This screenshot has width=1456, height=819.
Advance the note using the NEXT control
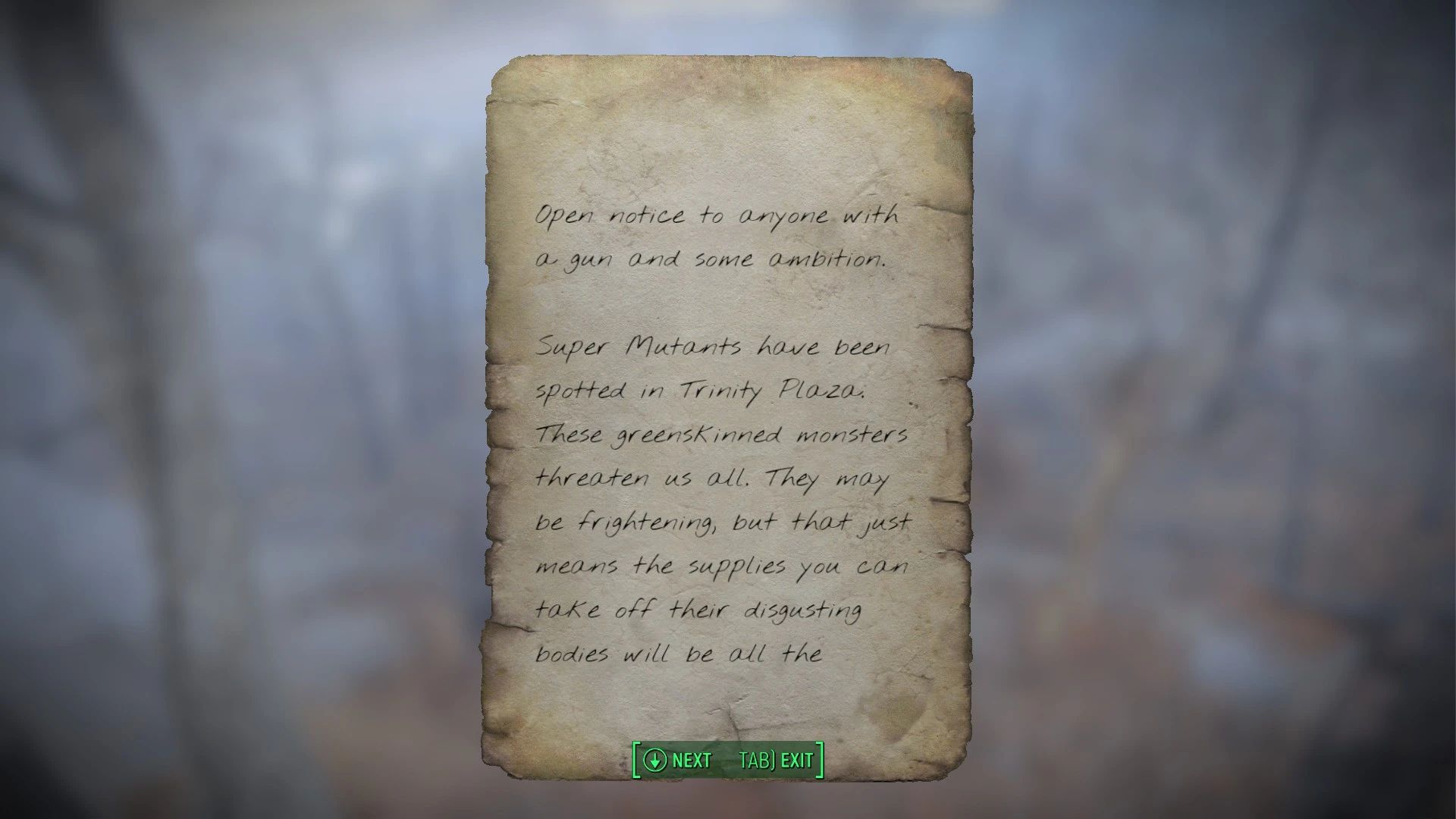tap(675, 760)
